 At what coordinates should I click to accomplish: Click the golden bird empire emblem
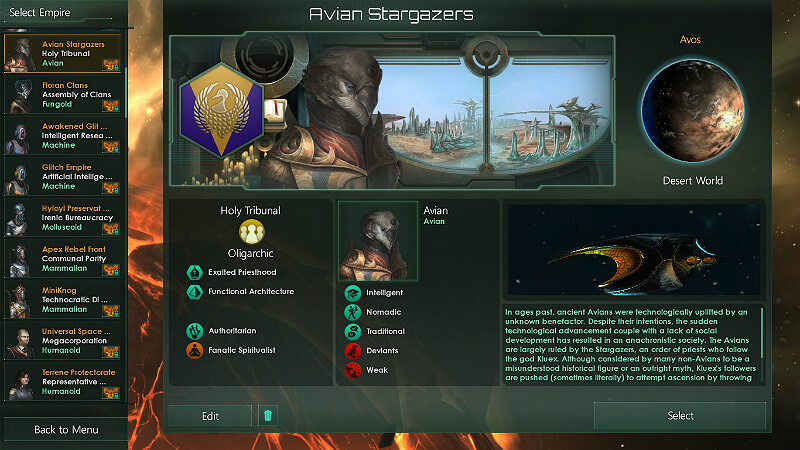click(221, 112)
